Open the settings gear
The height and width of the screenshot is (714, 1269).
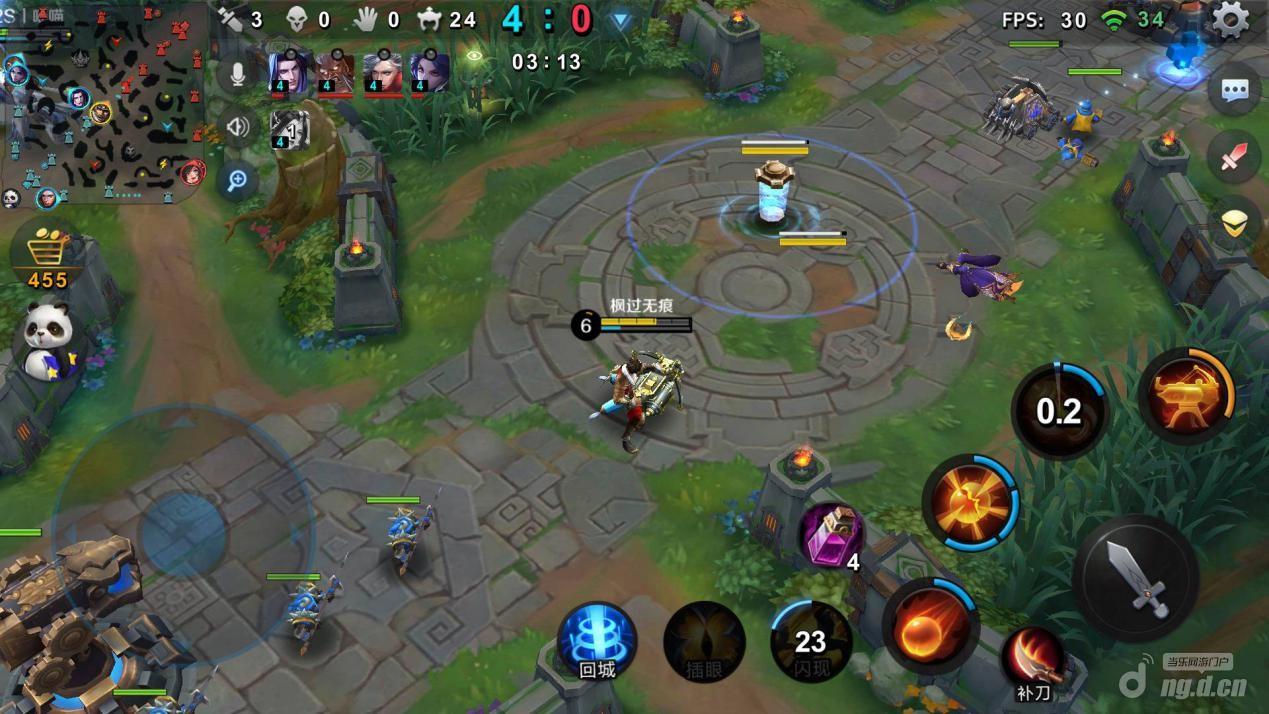coord(1229,18)
